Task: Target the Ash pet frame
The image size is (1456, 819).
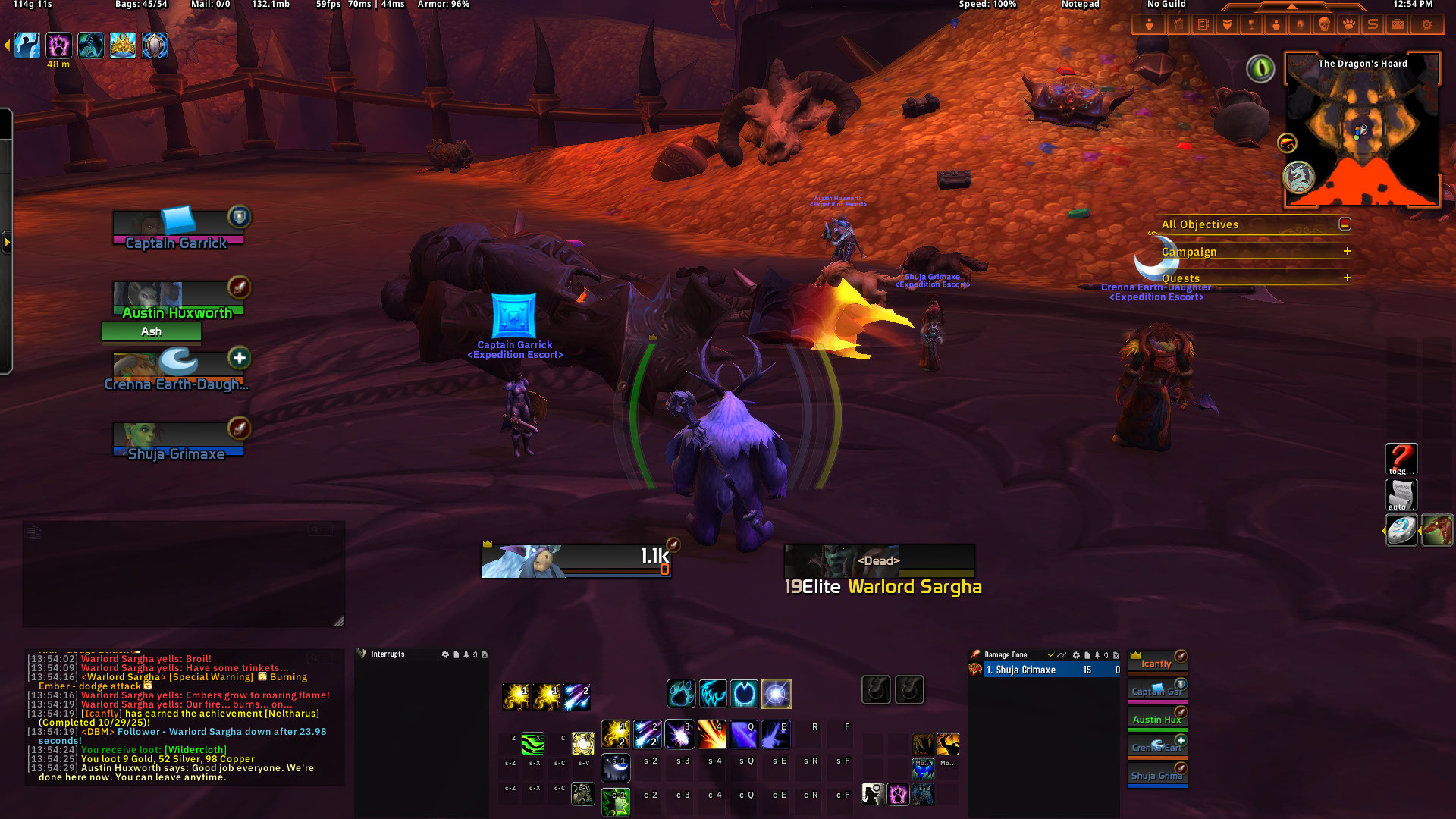Action: [x=152, y=331]
